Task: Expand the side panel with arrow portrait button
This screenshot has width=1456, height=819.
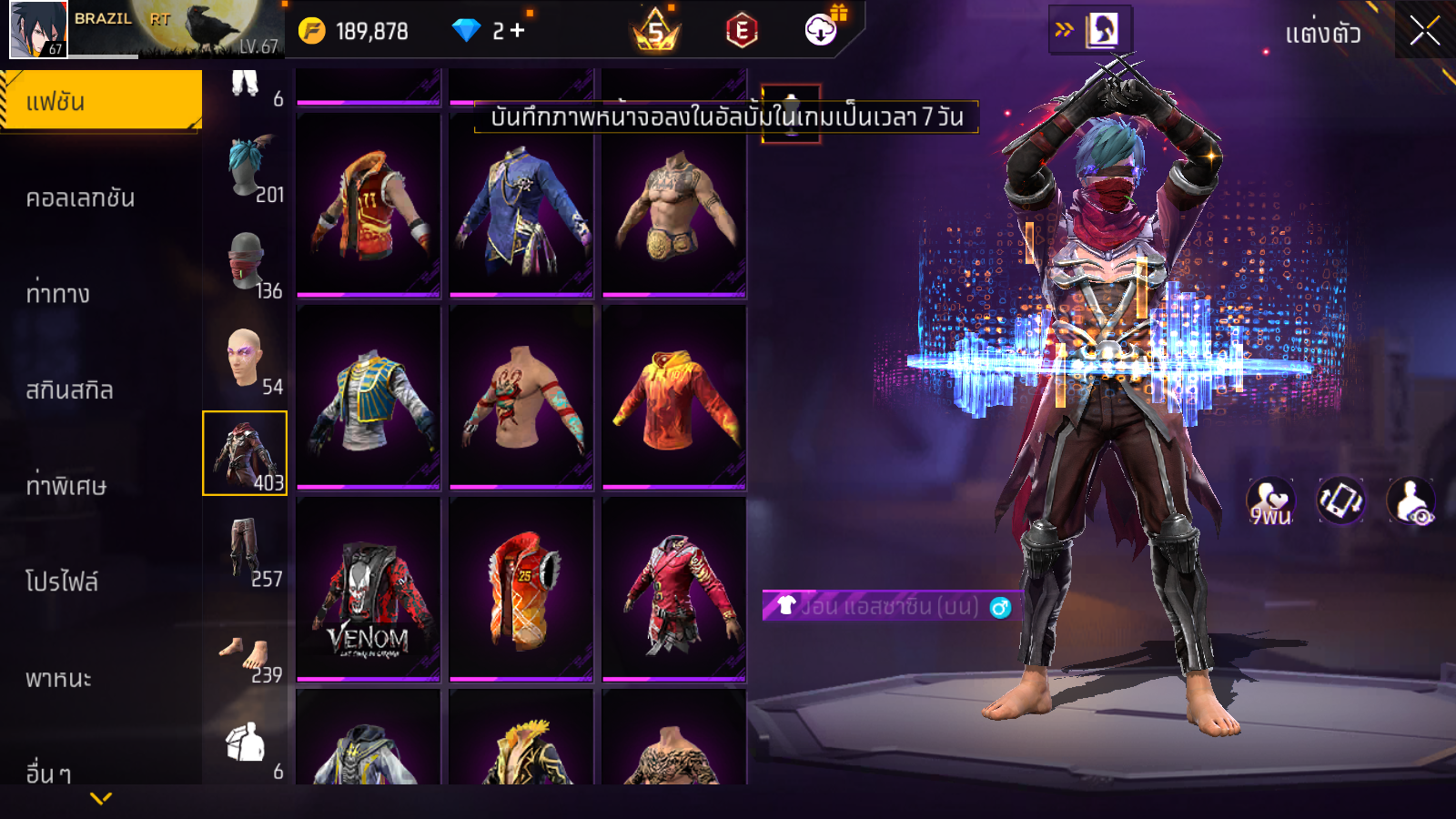Action: pos(1090,30)
